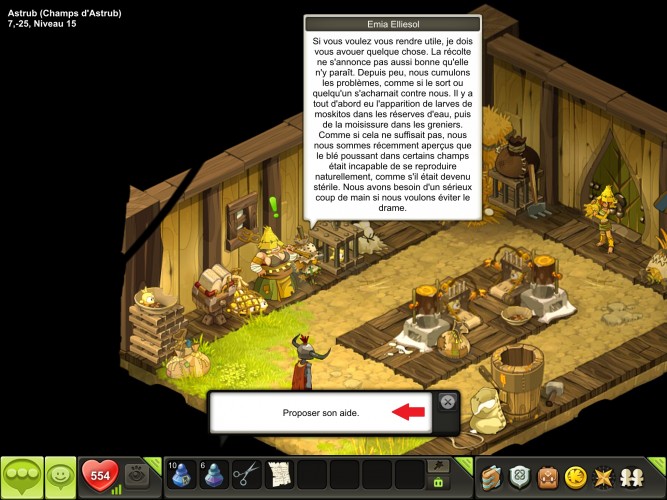
Task: Open the chat speech bubble button
Action: pyautogui.click(x=23, y=475)
